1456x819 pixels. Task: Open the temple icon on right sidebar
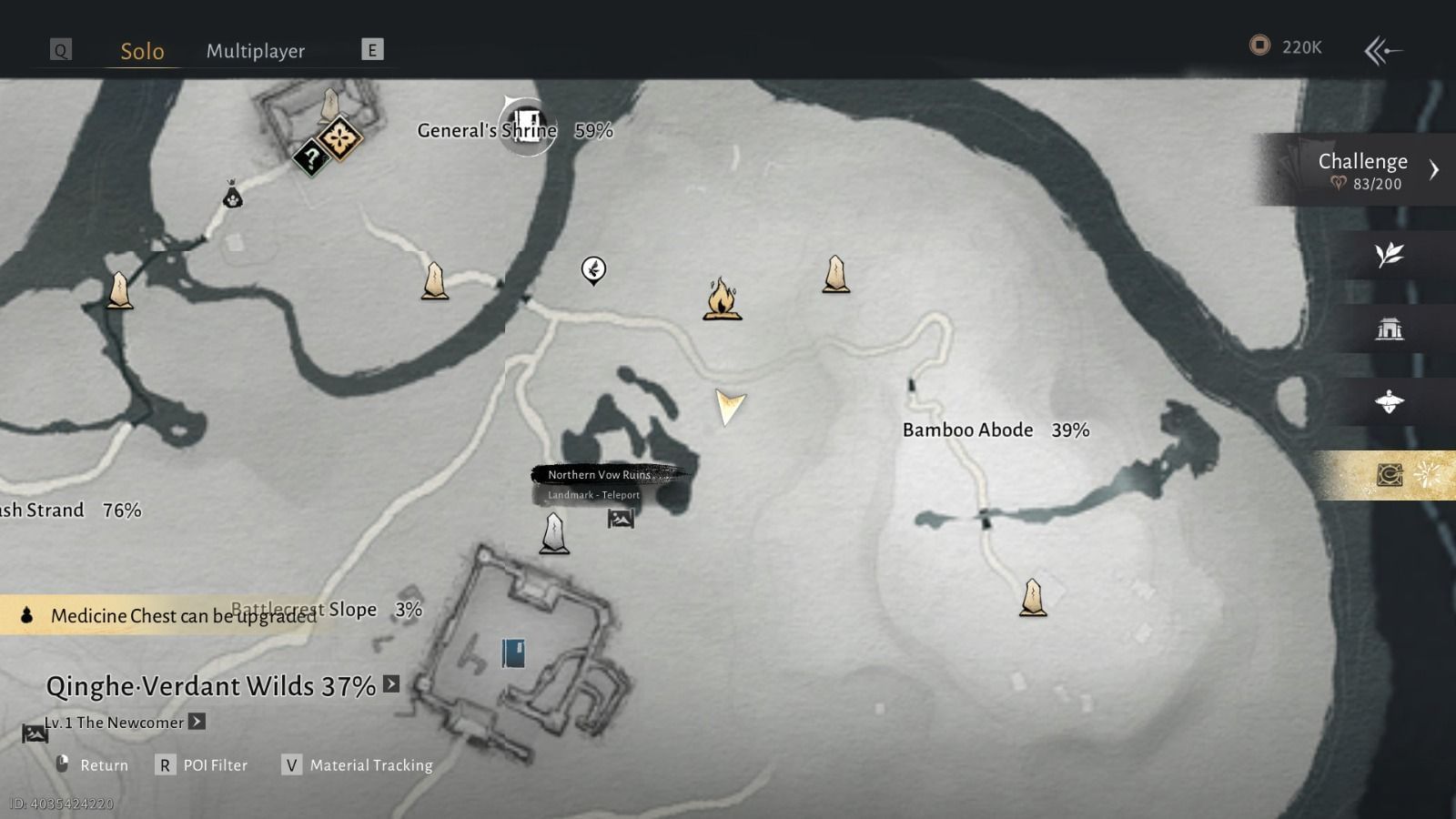[1388, 329]
